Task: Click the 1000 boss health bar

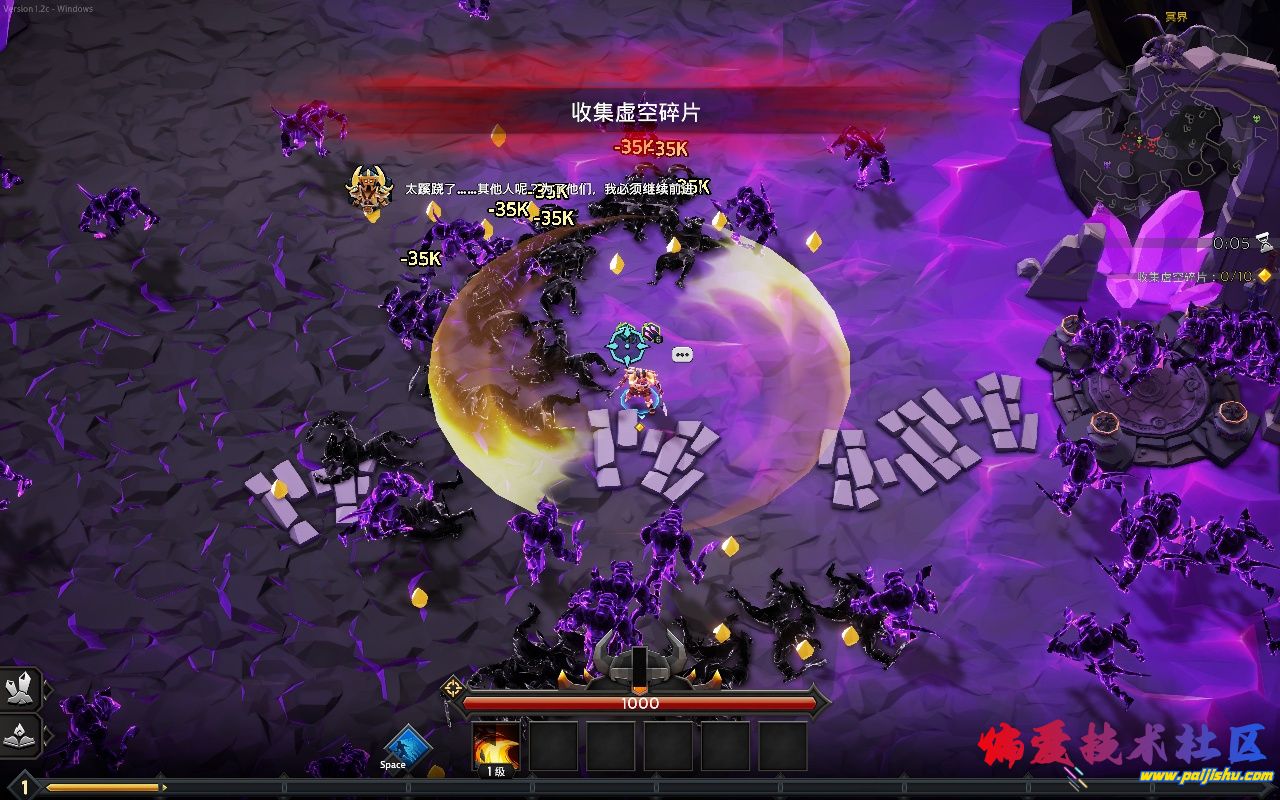Action: (x=640, y=703)
